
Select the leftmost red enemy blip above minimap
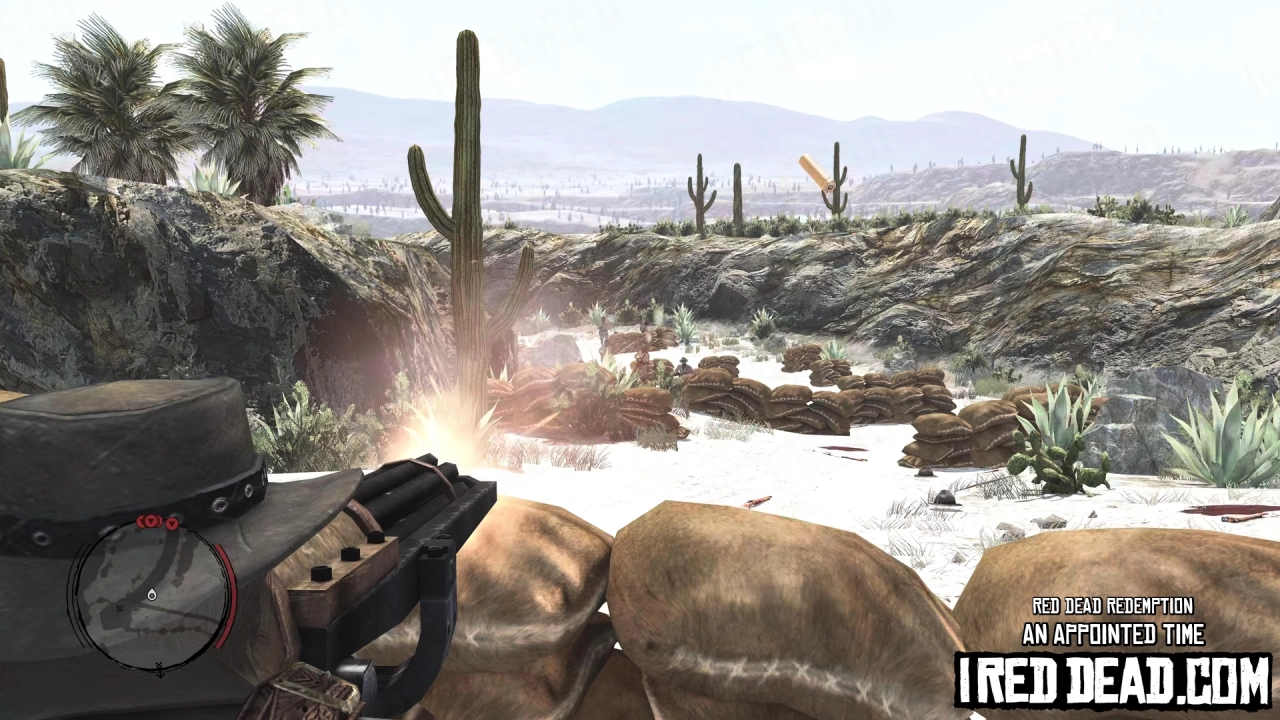(141, 519)
